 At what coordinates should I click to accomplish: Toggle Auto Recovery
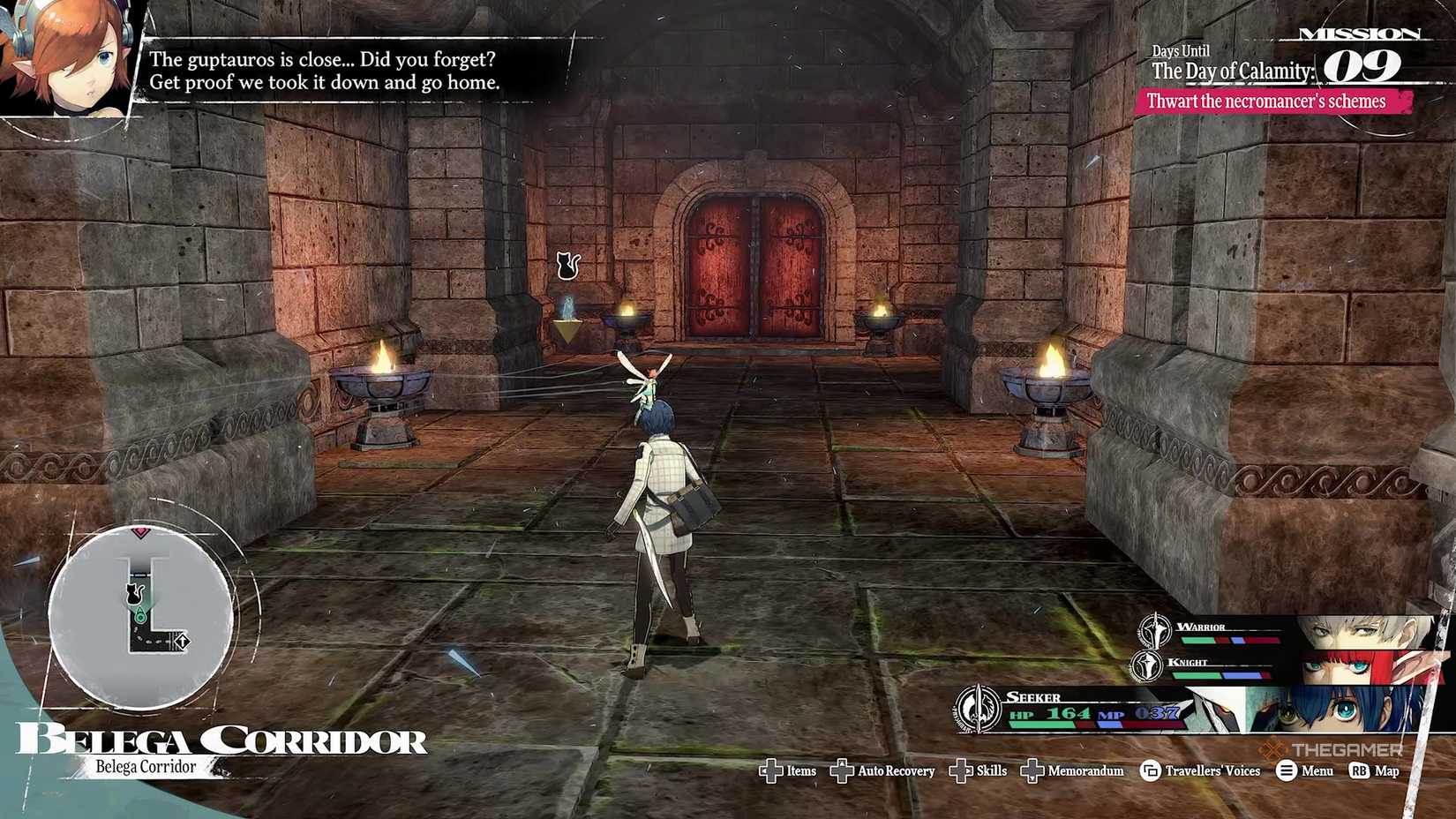tap(843, 771)
